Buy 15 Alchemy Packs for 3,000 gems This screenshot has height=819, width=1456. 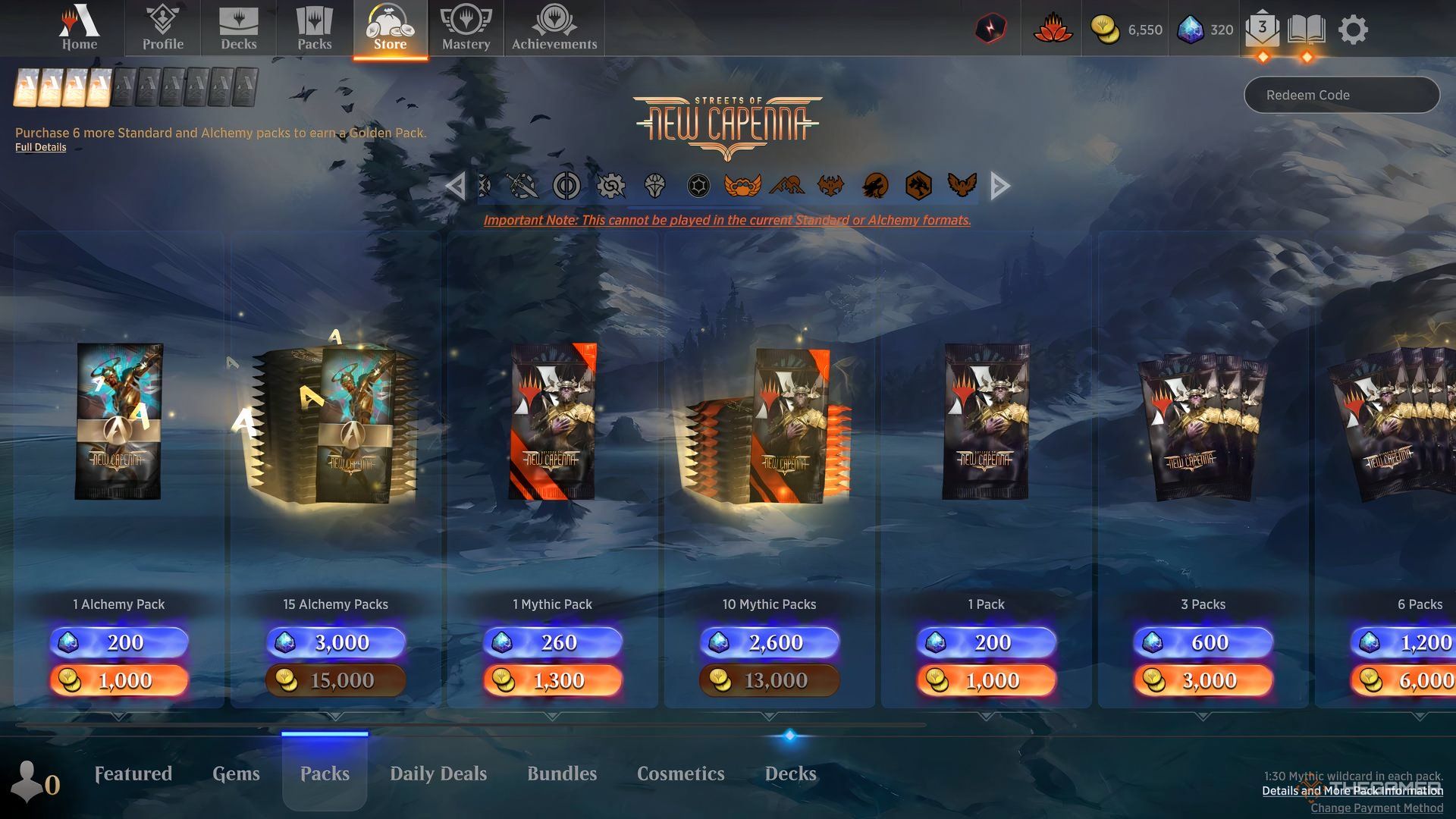click(x=336, y=642)
